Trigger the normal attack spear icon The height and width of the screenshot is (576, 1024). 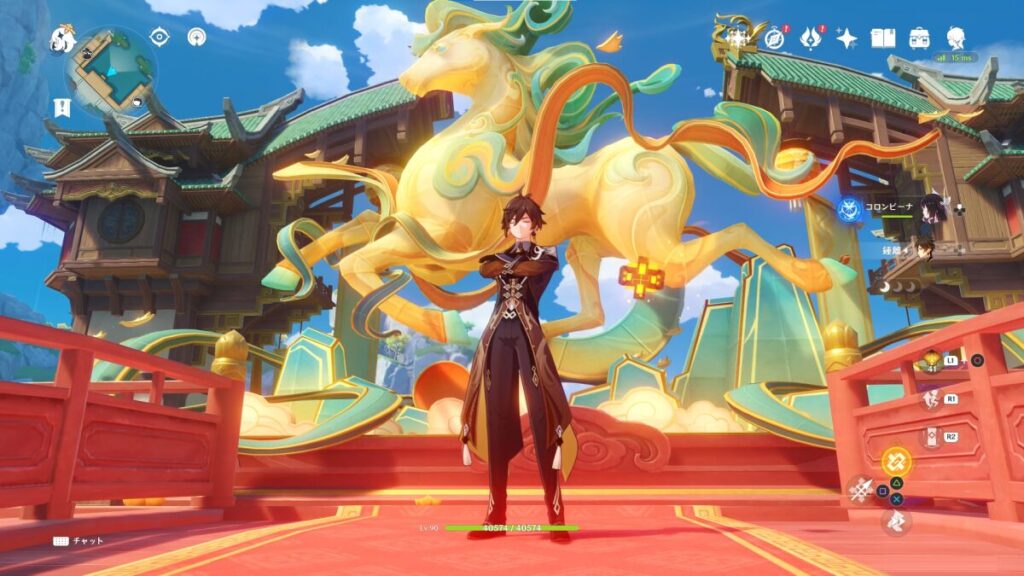click(x=860, y=490)
